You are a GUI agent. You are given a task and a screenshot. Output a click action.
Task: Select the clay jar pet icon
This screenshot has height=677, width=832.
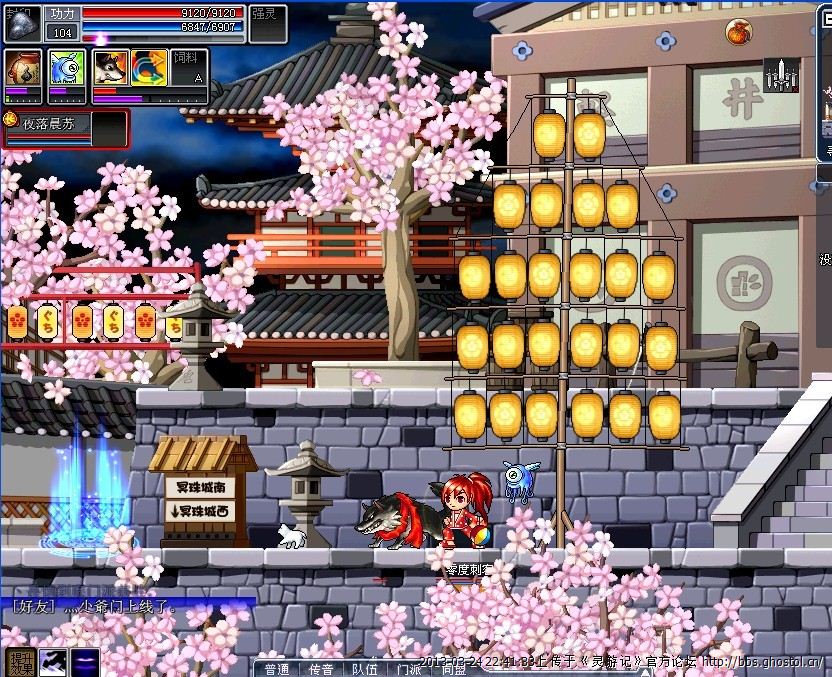(x=23, y=69)
